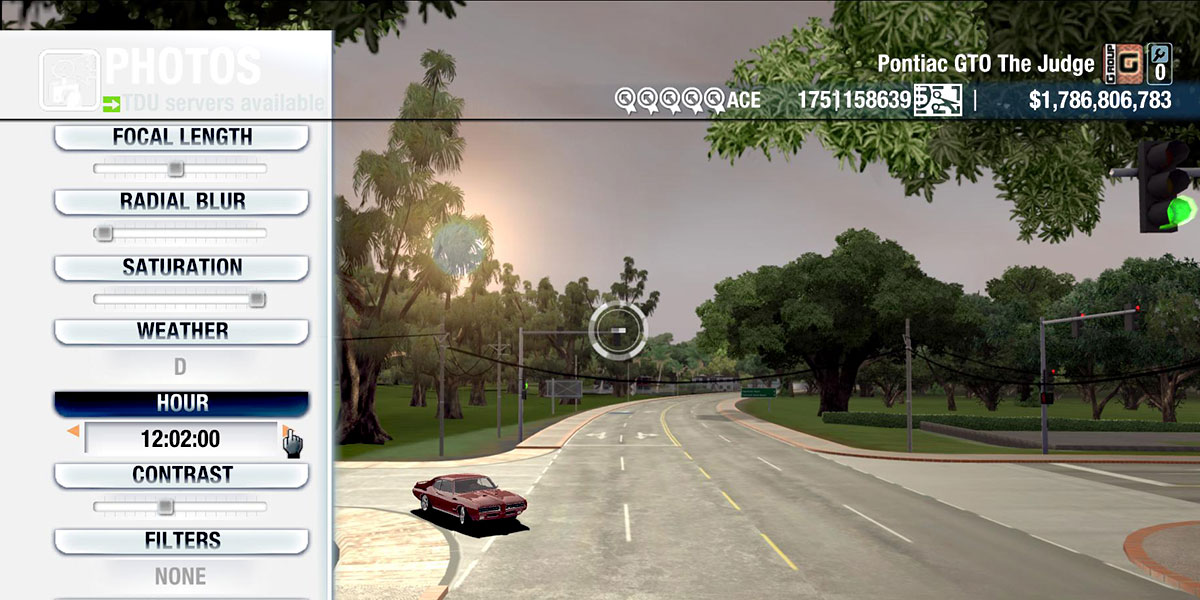The height and width of the screenshot is (600, 1200).
Task: Click the Focal Length slider handle
Action: click(x=176, y=169)
